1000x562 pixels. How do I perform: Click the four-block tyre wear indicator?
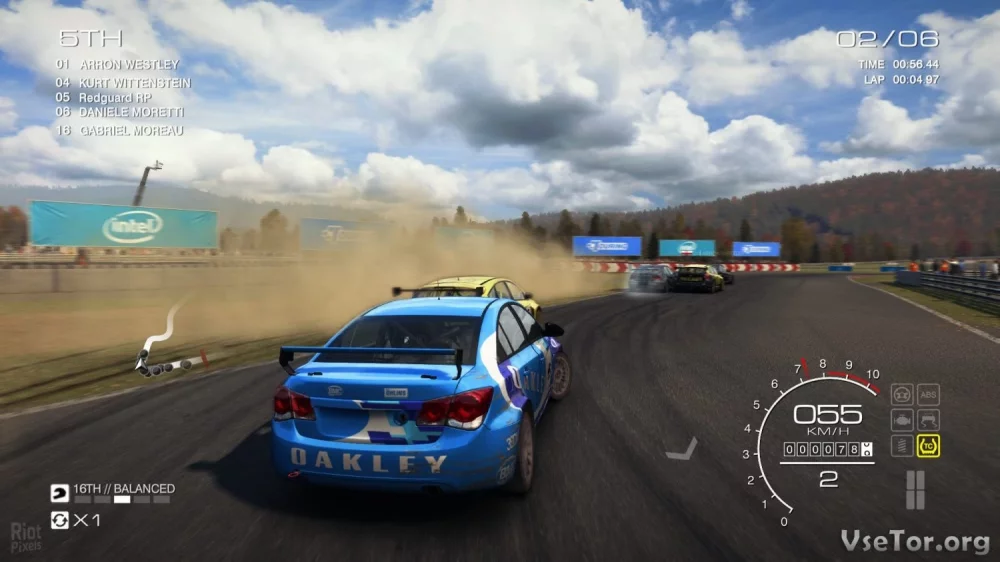coord(915,490)
